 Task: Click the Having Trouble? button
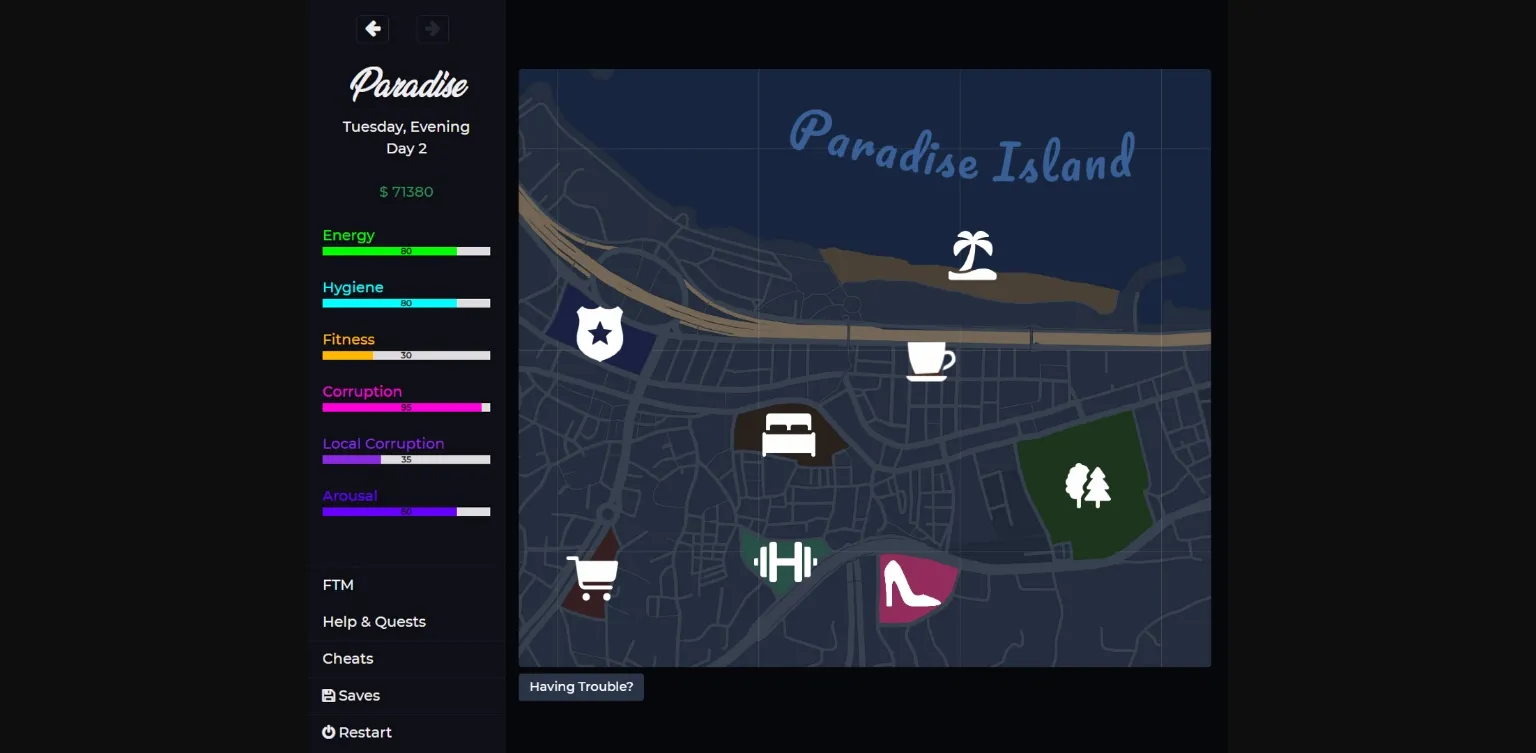pyautogui.click(x=581, y=686)
